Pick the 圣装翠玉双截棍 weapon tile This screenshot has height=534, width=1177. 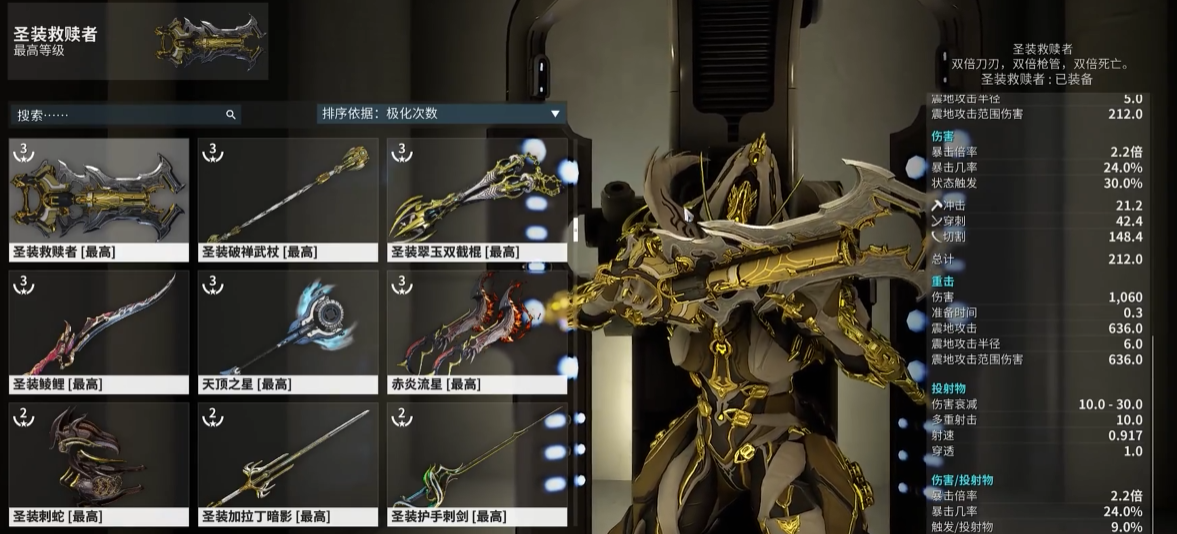coord(477,199)
